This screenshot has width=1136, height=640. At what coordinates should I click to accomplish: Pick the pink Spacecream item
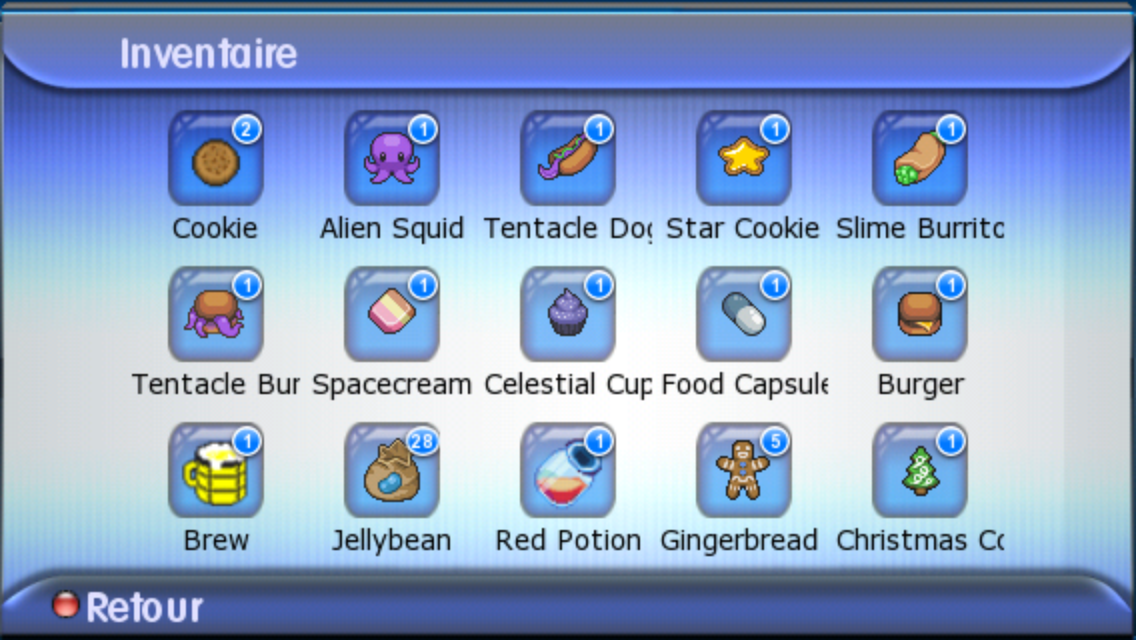(391, 316)
